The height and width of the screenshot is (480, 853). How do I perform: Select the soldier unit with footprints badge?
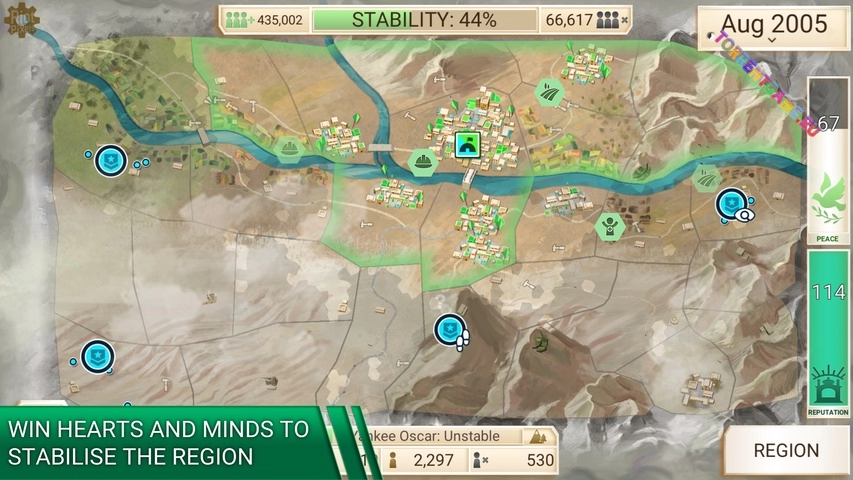(450, 330)
